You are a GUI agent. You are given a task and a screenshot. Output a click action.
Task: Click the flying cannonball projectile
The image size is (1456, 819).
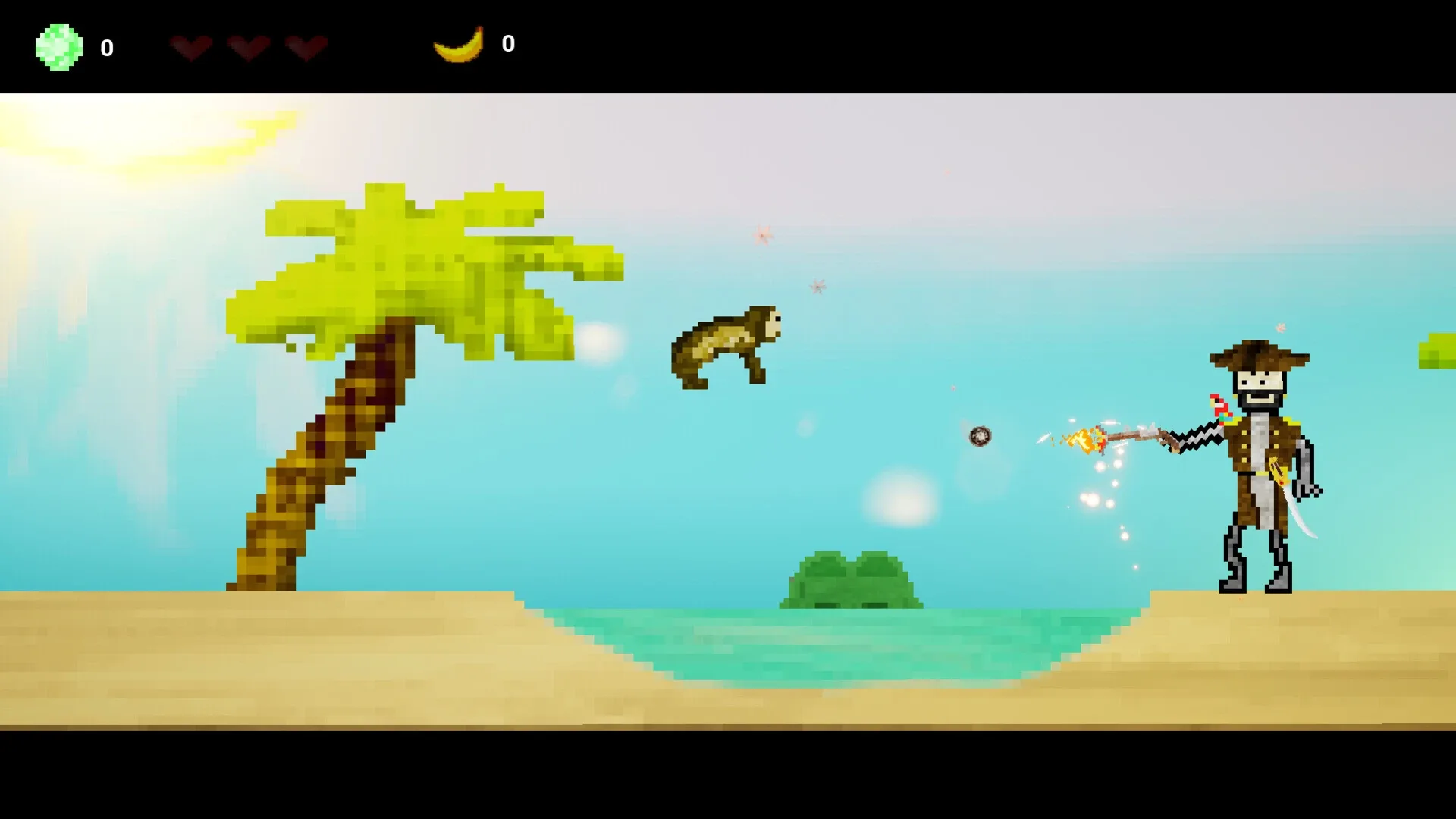[x=980, y=435]
